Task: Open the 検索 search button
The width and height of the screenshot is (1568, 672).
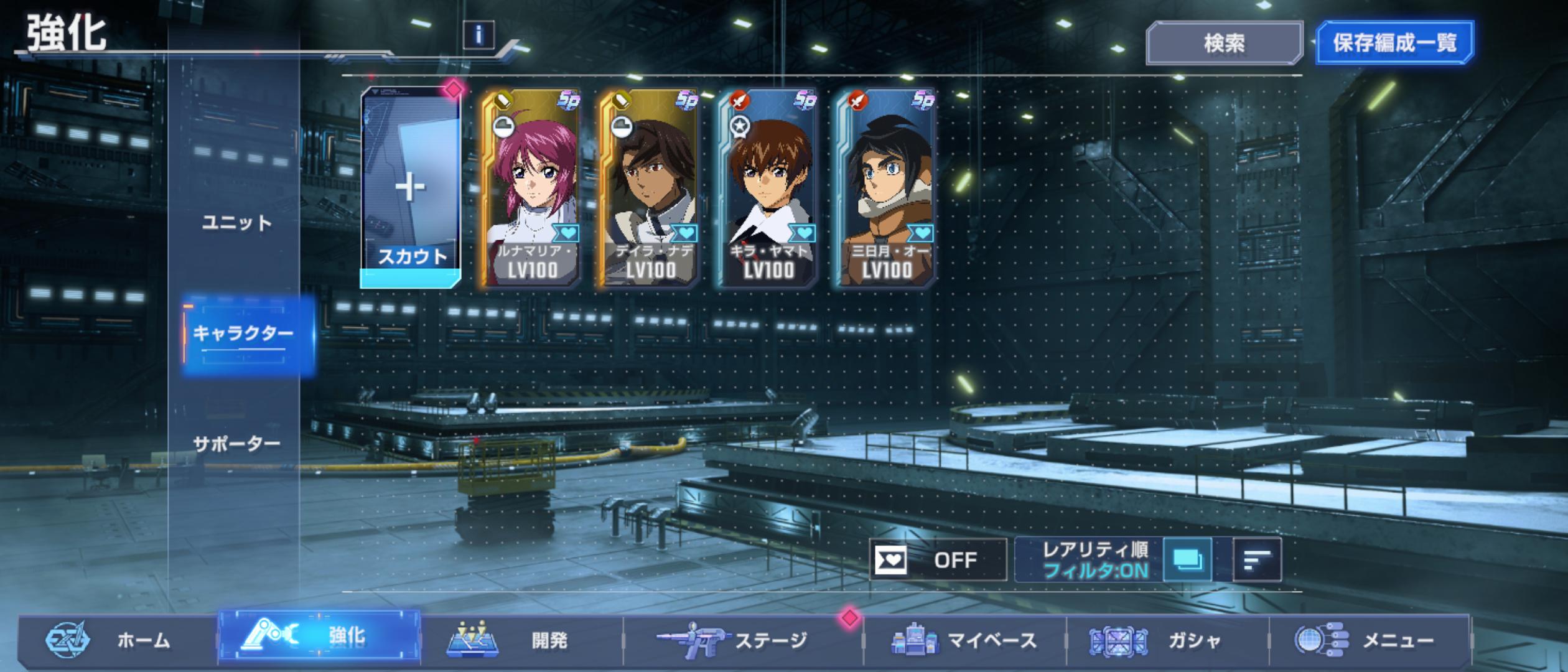Action: [1224, 43]
